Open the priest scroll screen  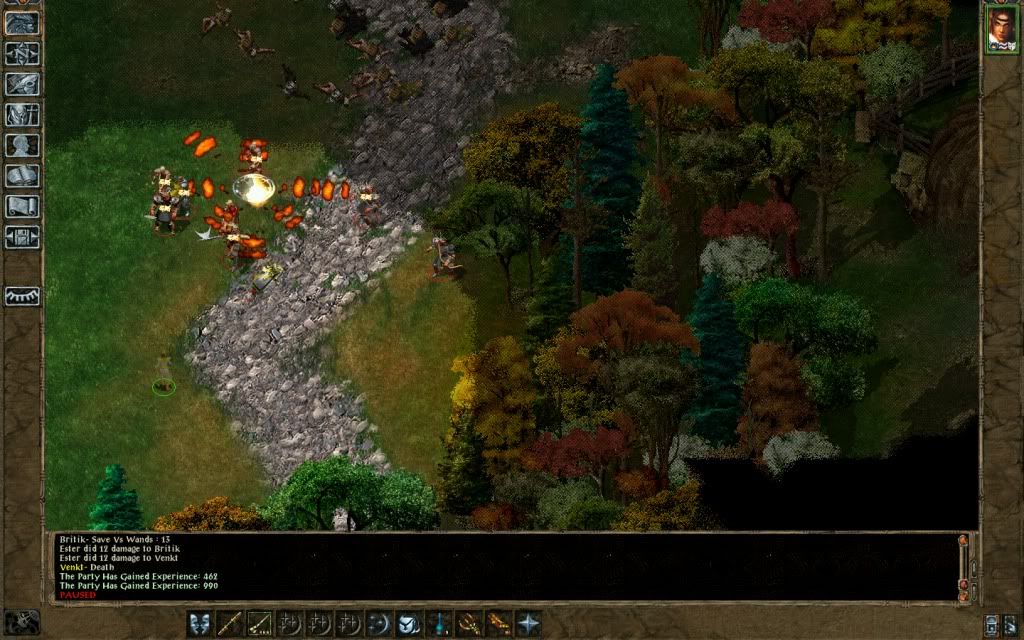pyautogui.click(x=22, y=207)
